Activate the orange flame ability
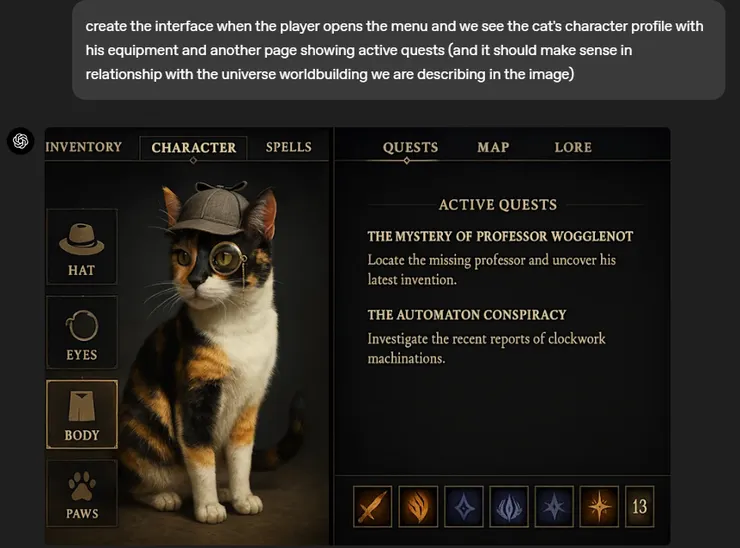This screenshot has width=740, height=548. (x=418, y=506)
